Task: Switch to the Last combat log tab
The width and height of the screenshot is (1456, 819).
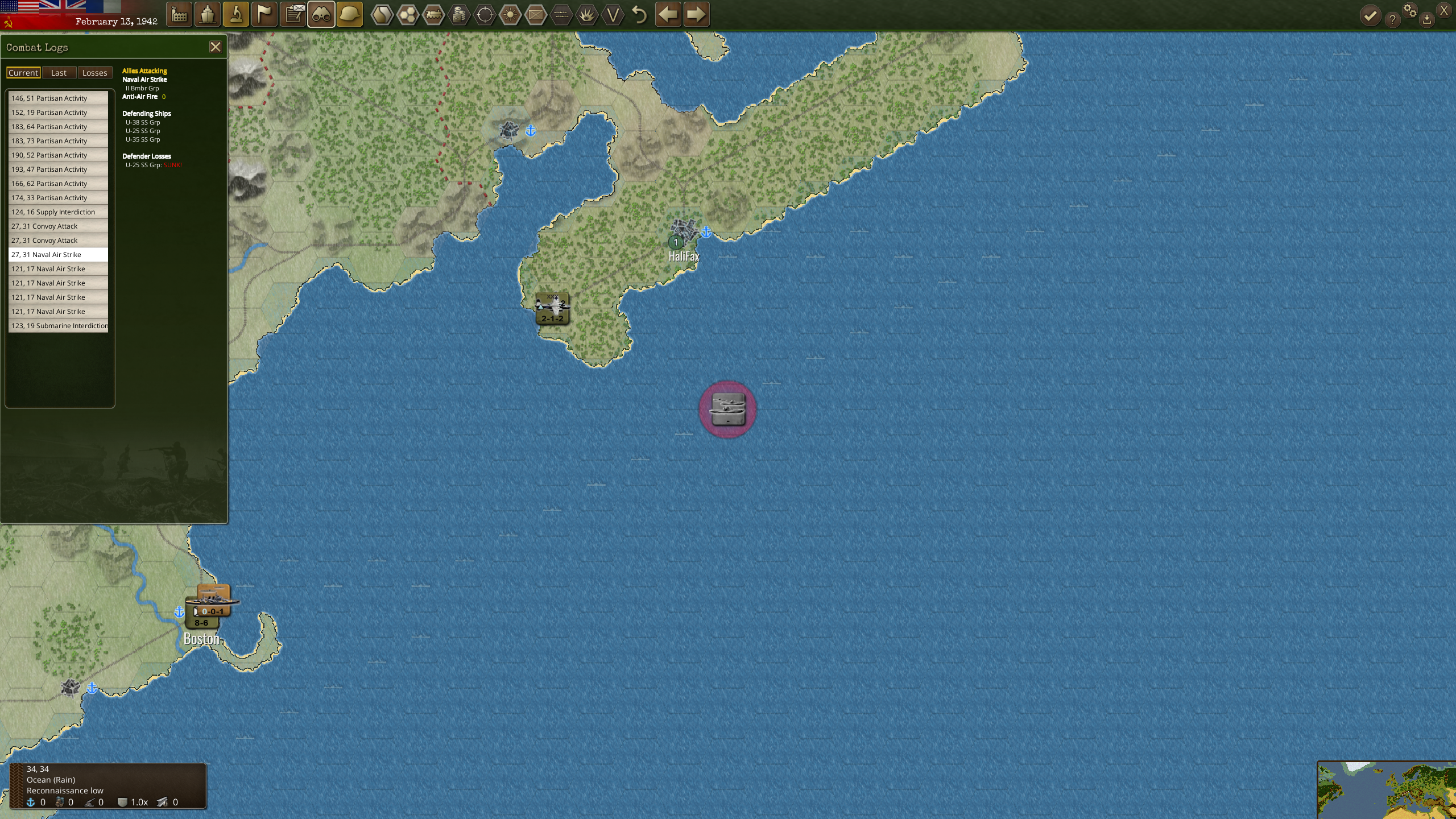Action: point(59,72)
